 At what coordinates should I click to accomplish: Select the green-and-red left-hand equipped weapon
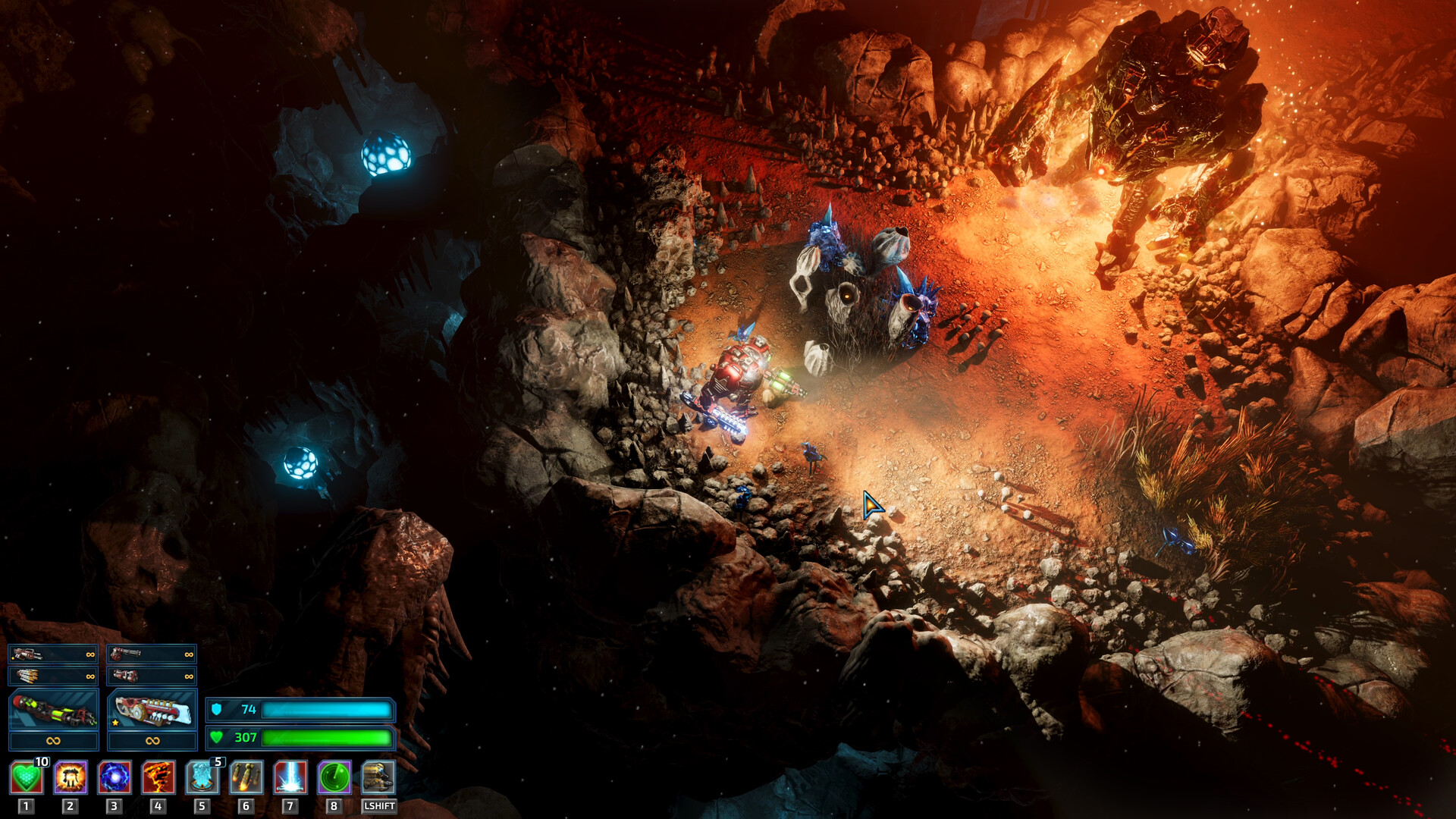click(x=53, y=711)
